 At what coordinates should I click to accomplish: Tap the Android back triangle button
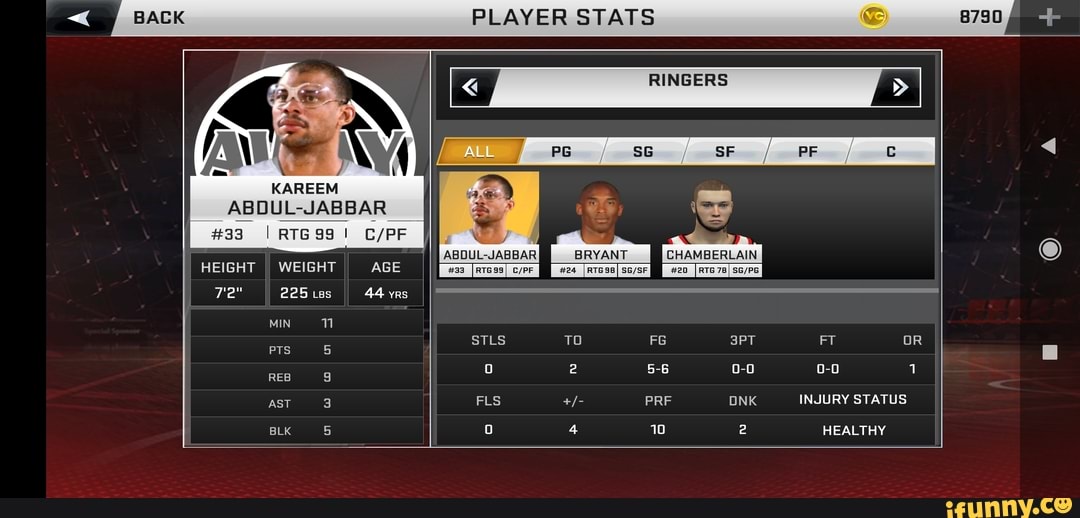[1048, 147]
